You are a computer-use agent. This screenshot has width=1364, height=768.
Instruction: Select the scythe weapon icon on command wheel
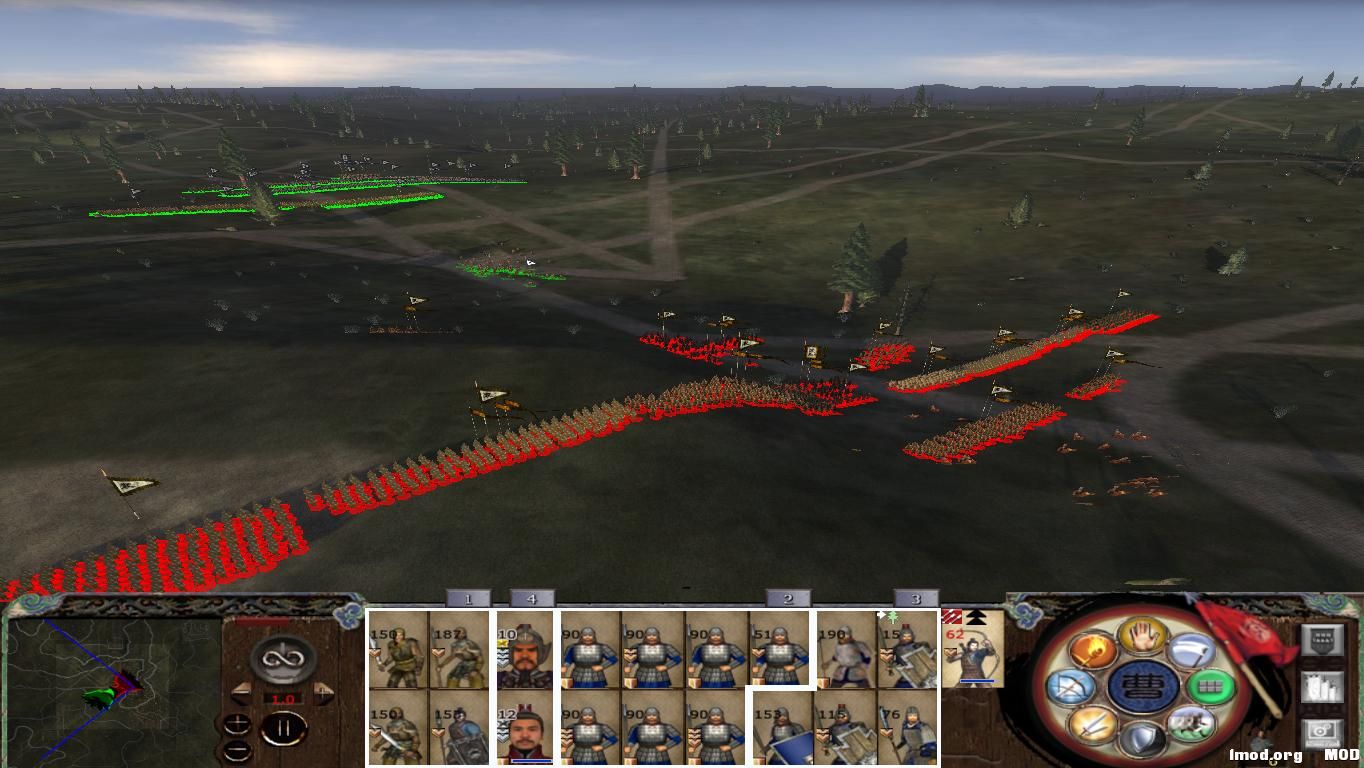1192,650
